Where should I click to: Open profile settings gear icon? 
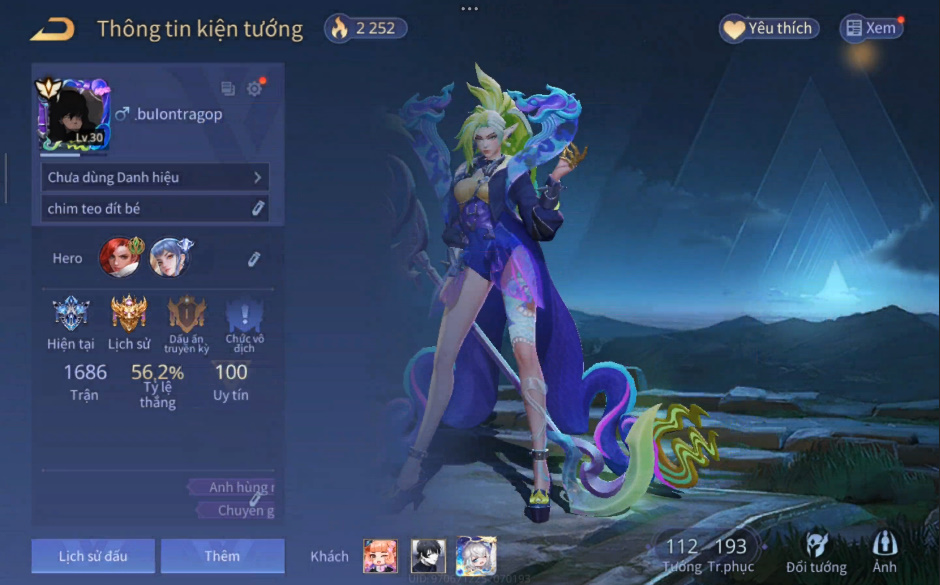coord(254,89)
